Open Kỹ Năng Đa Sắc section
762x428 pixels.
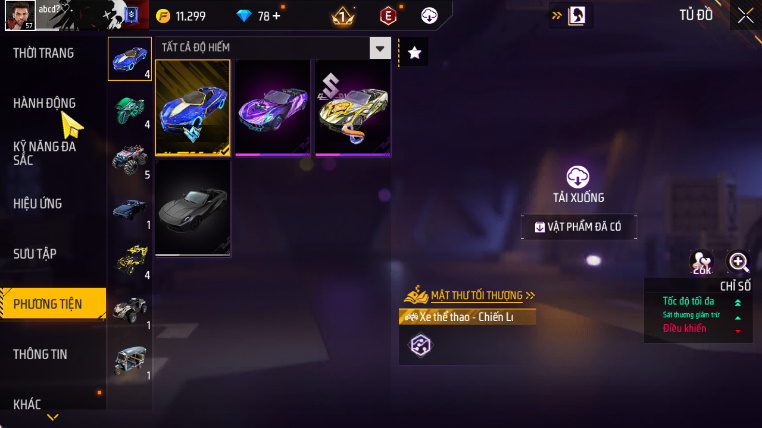point(44,153)
